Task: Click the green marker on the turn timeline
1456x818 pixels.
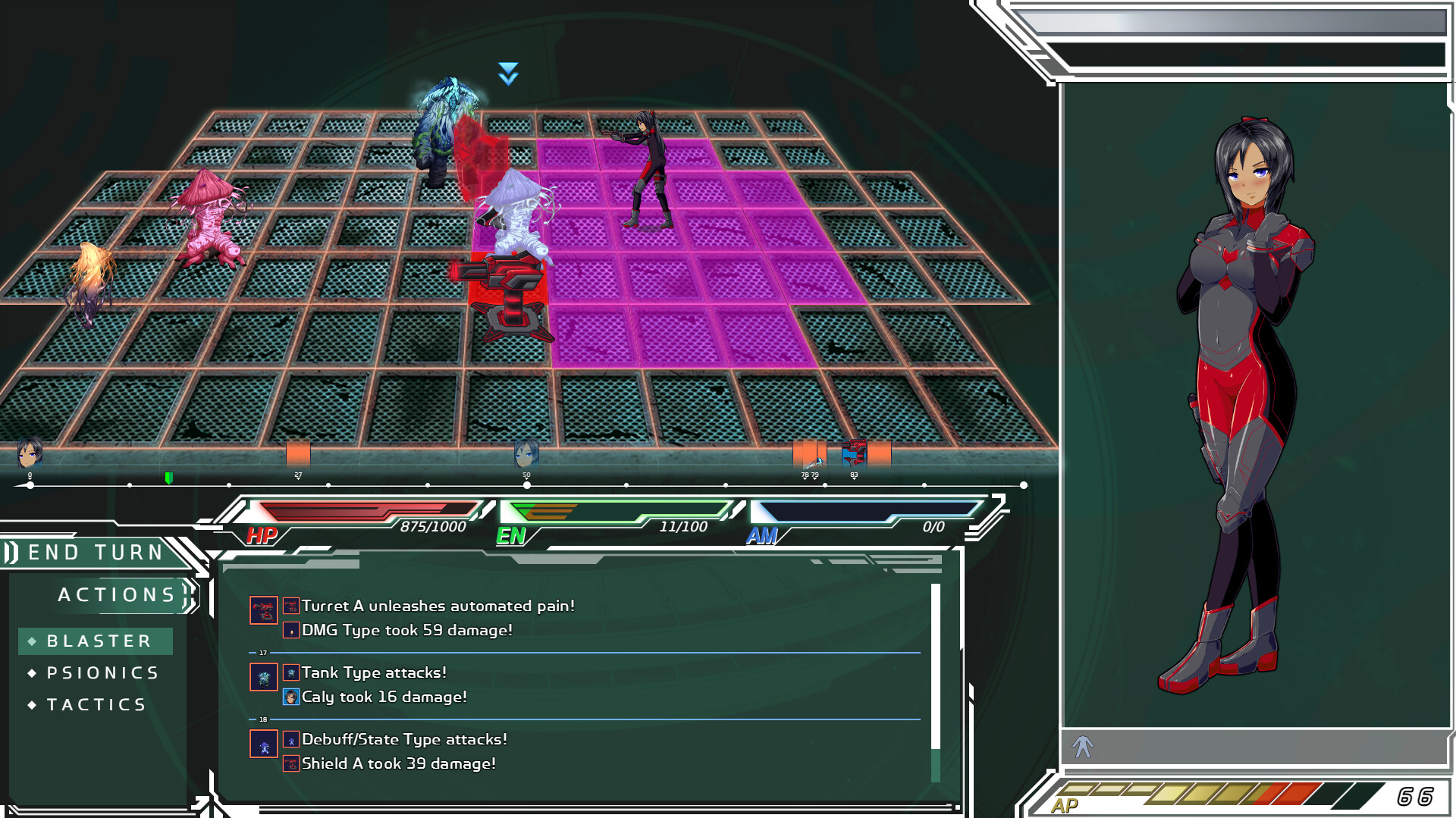Action: tap(168, 478)
